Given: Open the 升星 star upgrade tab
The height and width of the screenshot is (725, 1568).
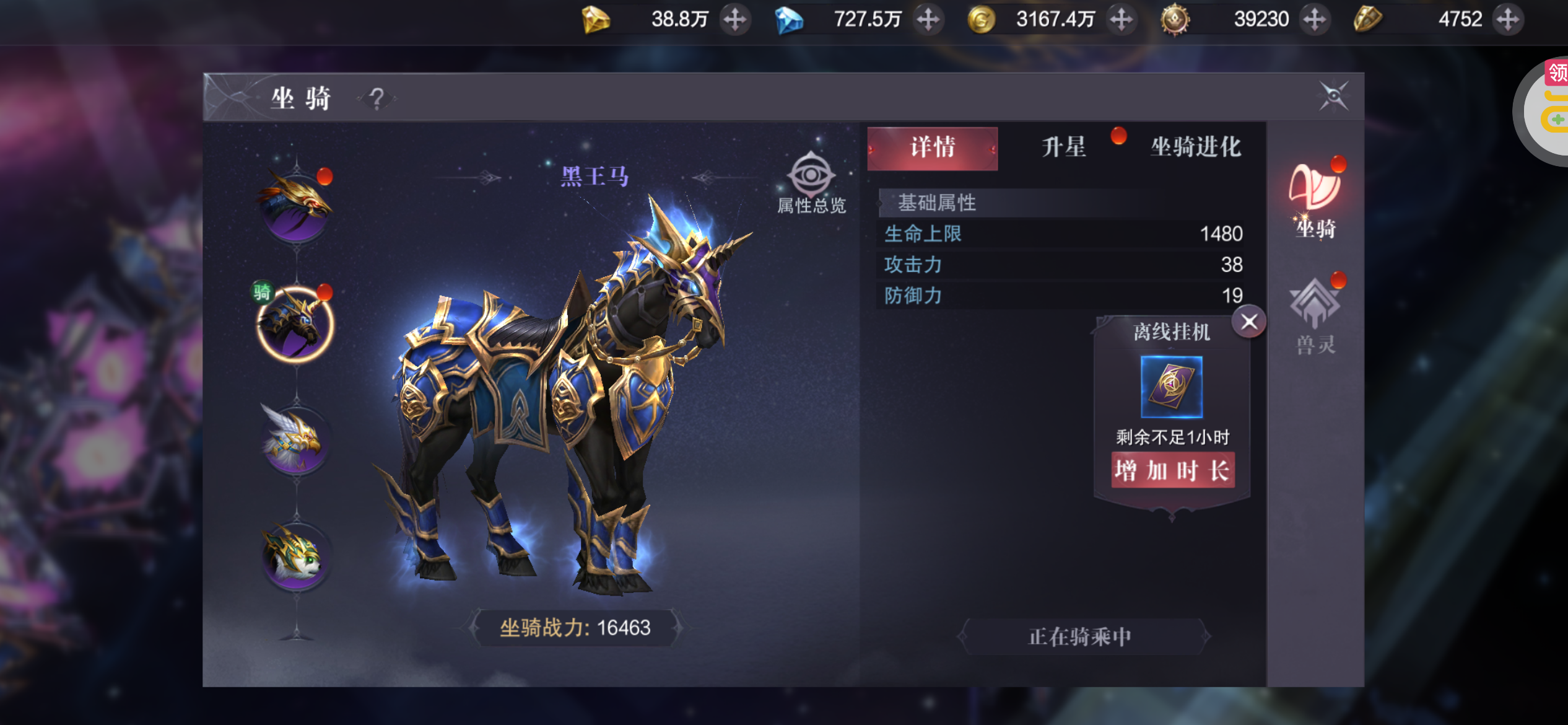Looking at the screenshot, I should point(1063,148).
